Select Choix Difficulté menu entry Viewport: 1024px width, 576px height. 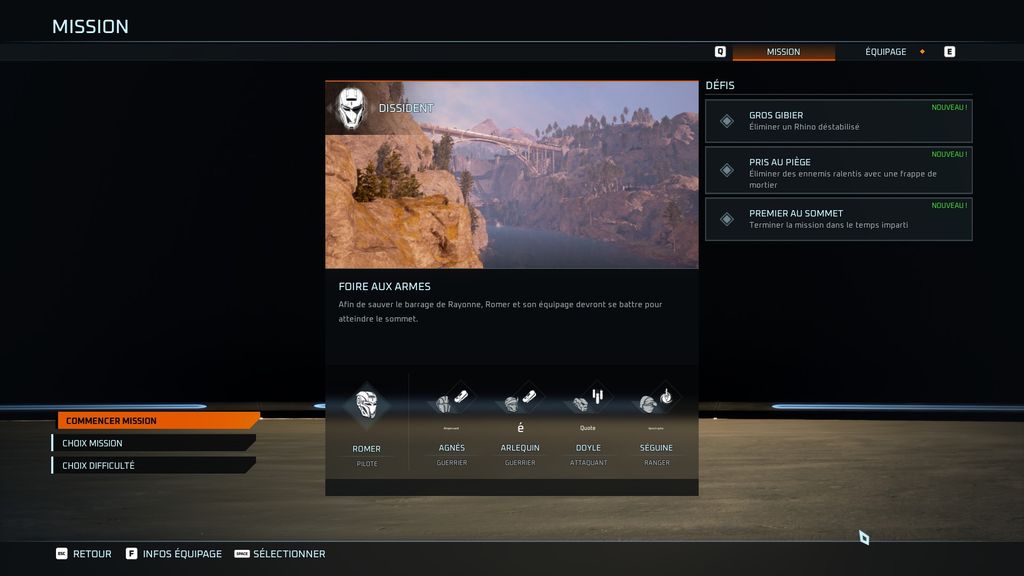(x=153, y=465)
